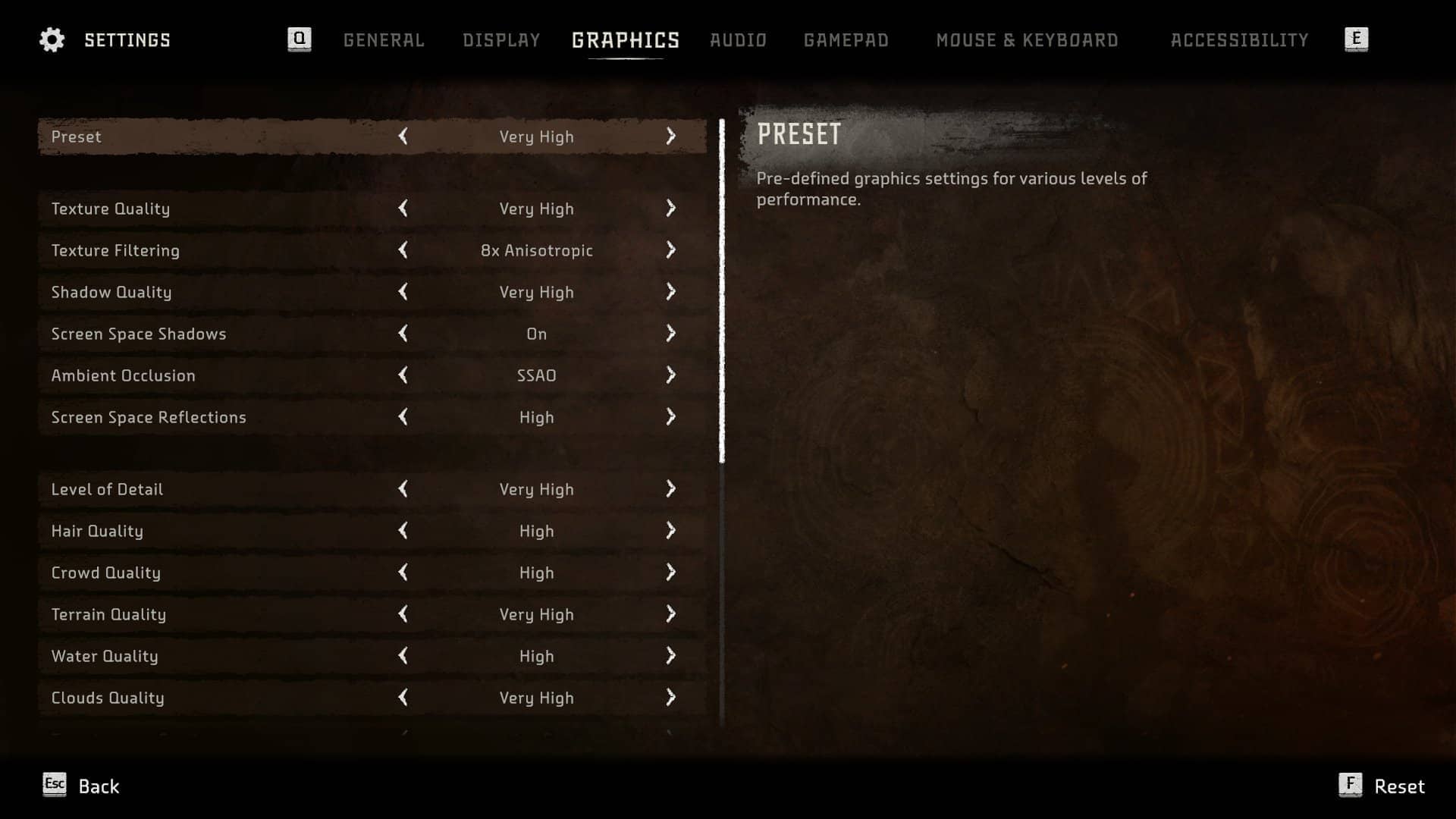The height and width of the screenshot is (819, 1456).
Task: Go to the Gamepad tab
Action: (x=846, y=40)
